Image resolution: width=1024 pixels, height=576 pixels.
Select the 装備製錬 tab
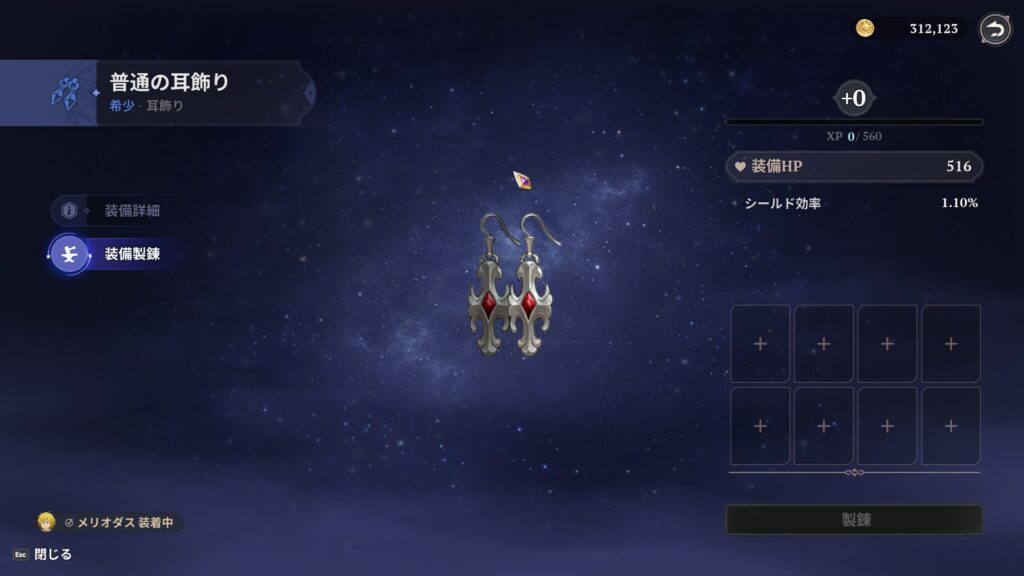pos(118,254)
